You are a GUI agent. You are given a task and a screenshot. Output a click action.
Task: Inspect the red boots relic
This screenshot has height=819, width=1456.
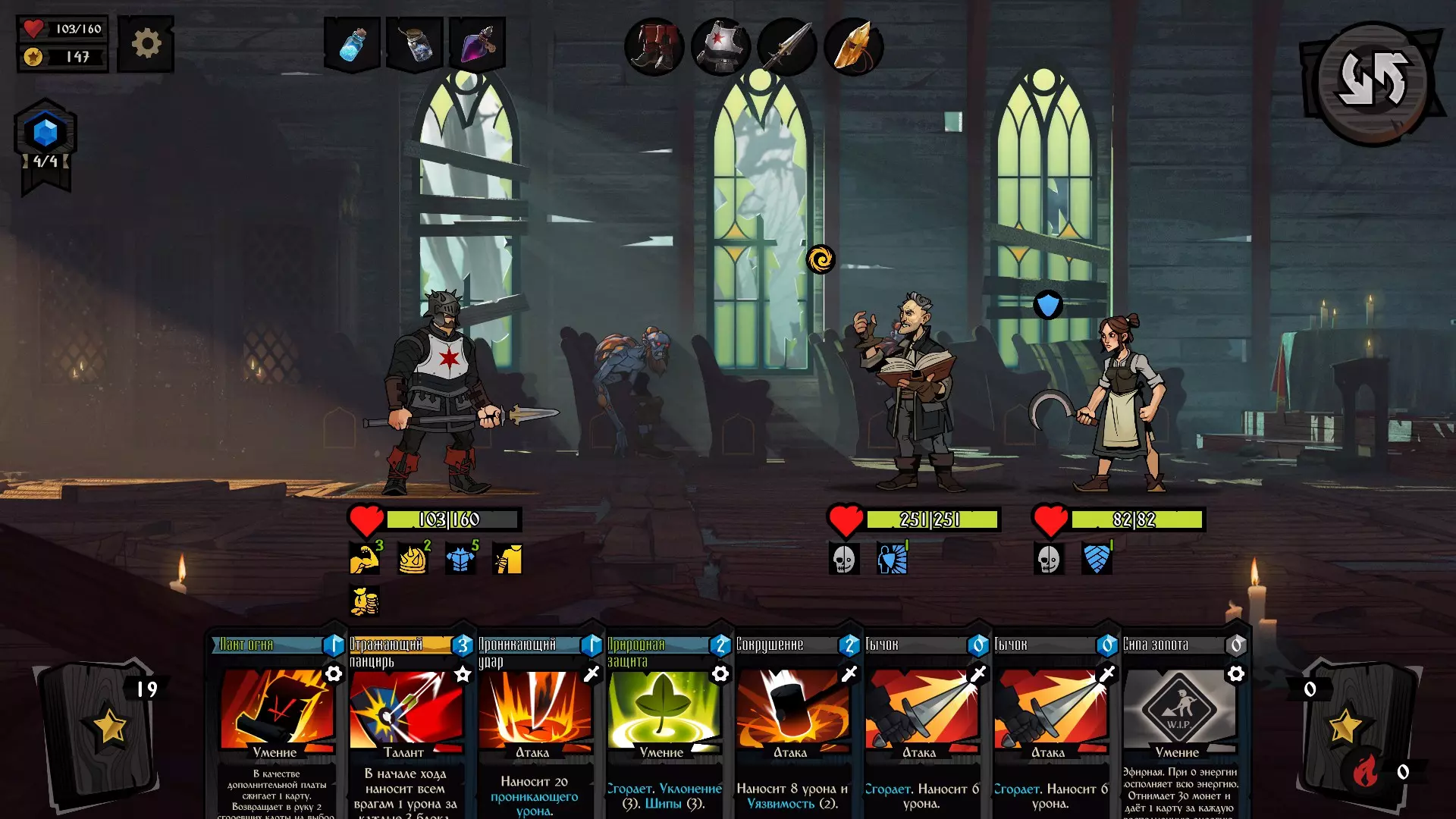(x=654, y=47)
